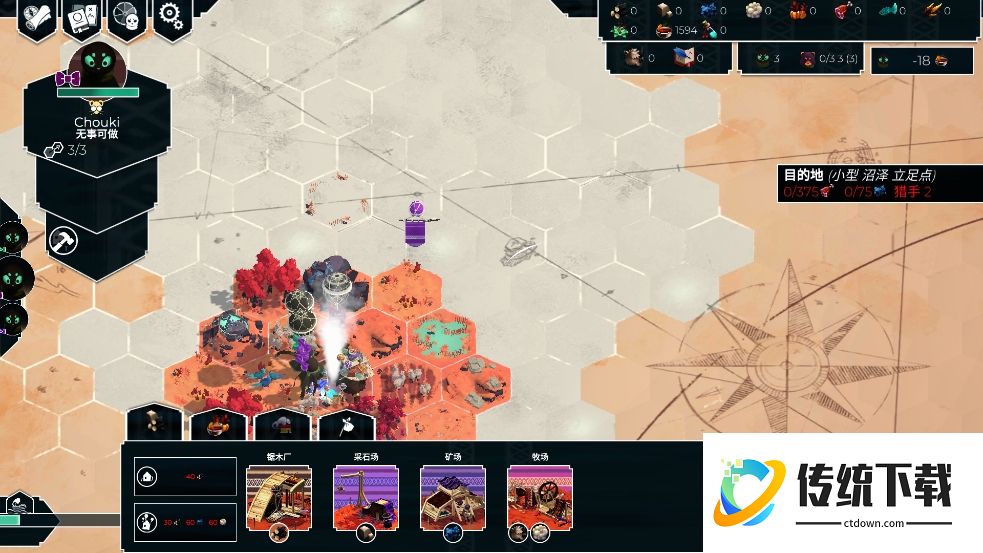Select the 牧场 ranch building card

[539, 497]
